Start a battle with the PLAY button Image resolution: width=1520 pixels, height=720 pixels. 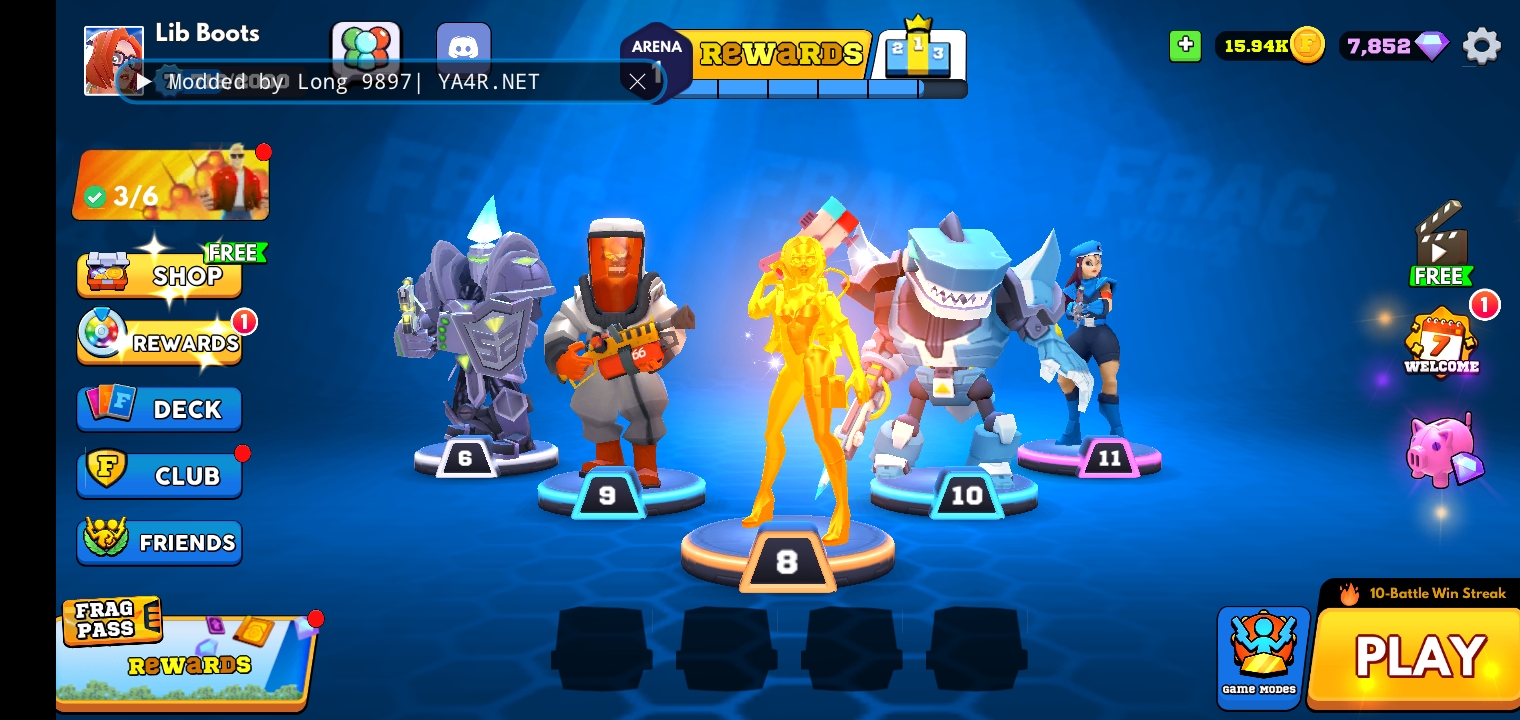pos(1418,656)
